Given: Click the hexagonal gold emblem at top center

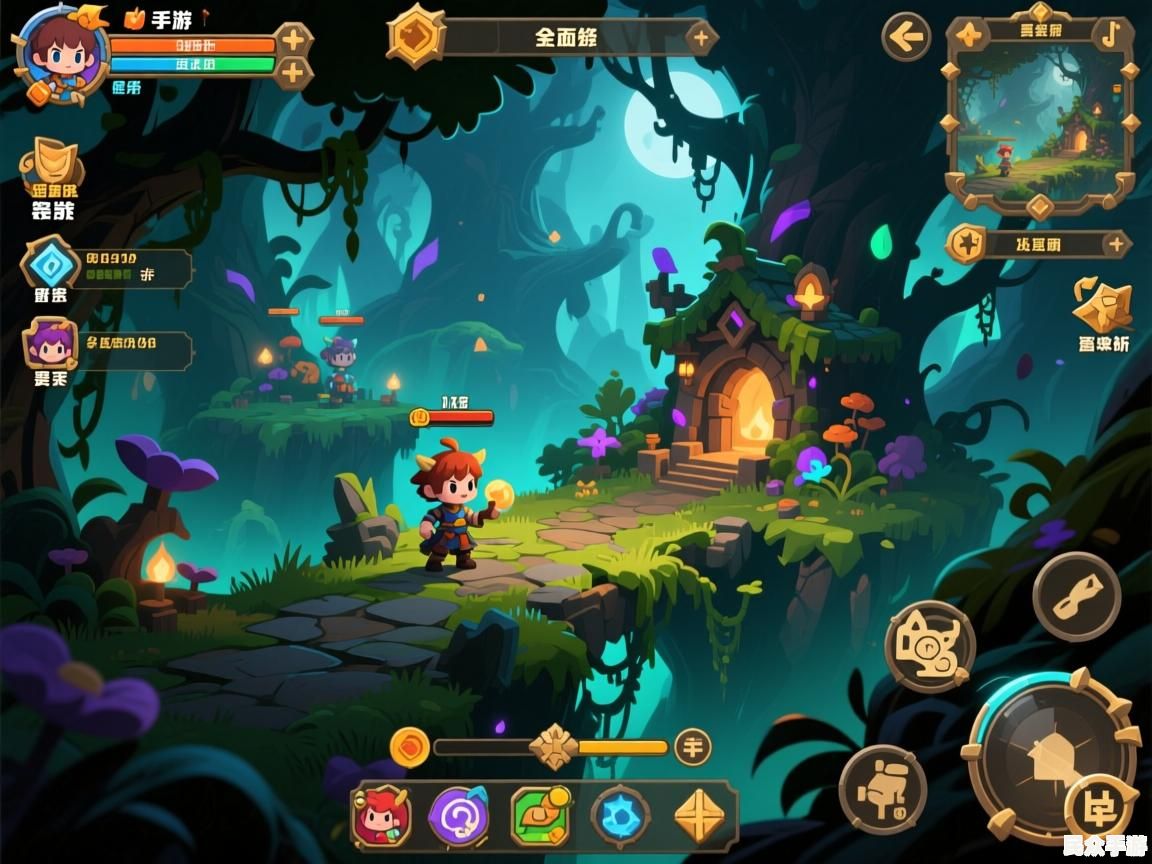Looking at the screenshot, I should pos(416,36).
